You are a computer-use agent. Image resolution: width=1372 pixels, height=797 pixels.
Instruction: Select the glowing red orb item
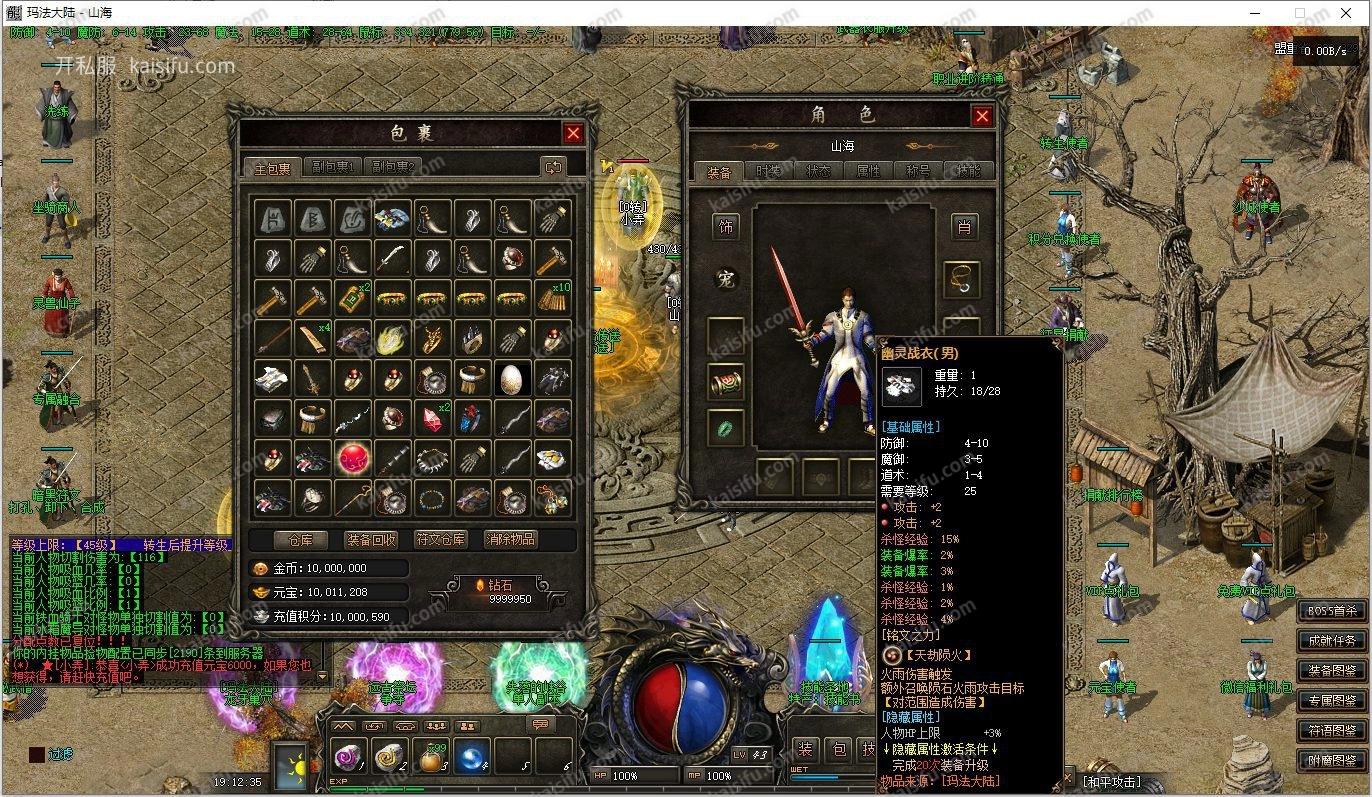coord(353,457)
